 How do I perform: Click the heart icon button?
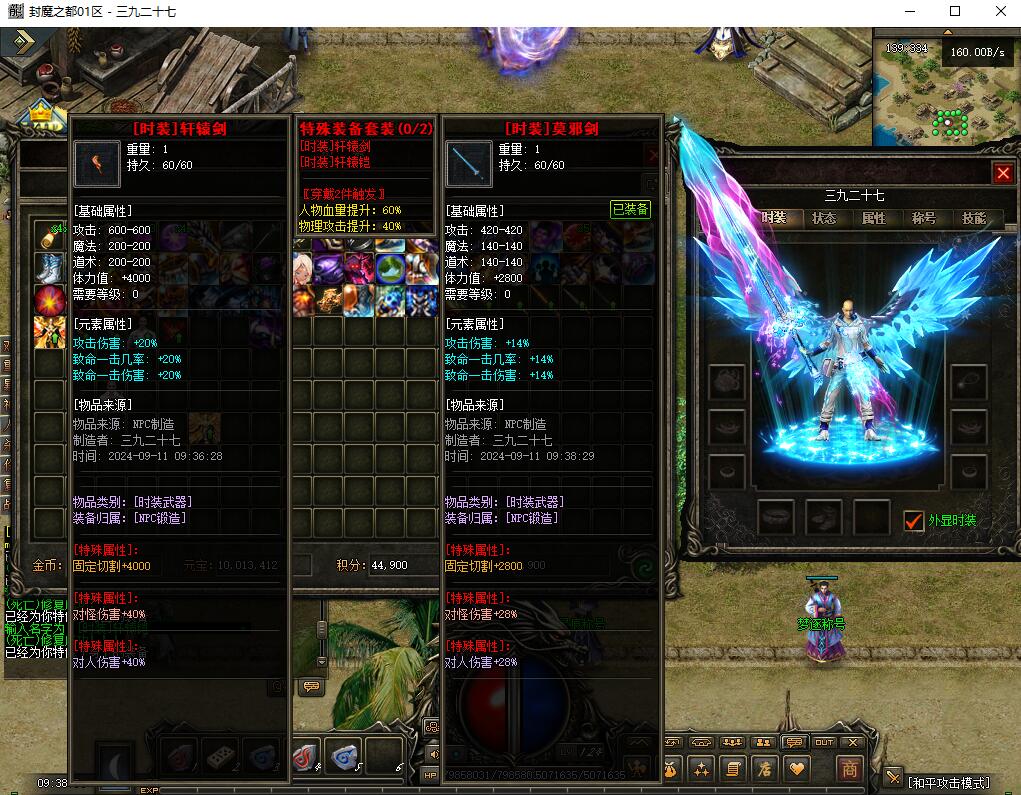(797, 768)
